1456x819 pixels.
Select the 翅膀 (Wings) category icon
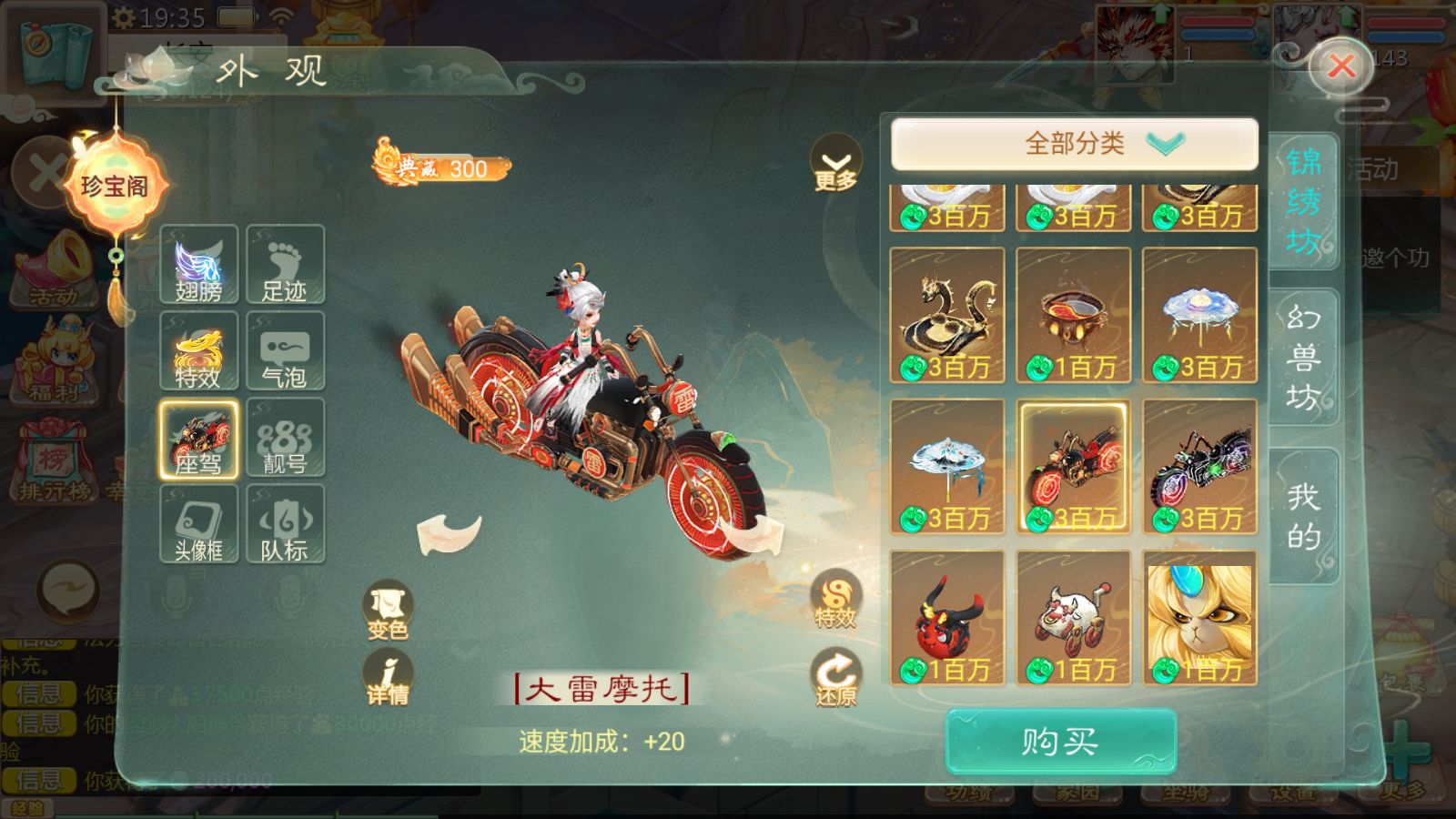pos(198,266)
